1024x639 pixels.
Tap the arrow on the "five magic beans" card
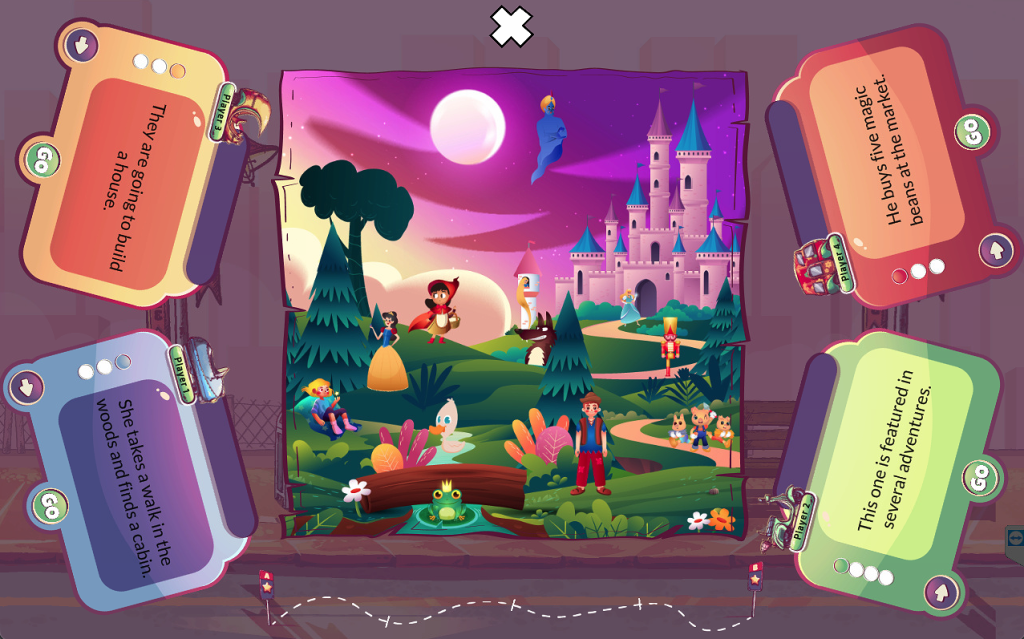[x=995, y=249]
